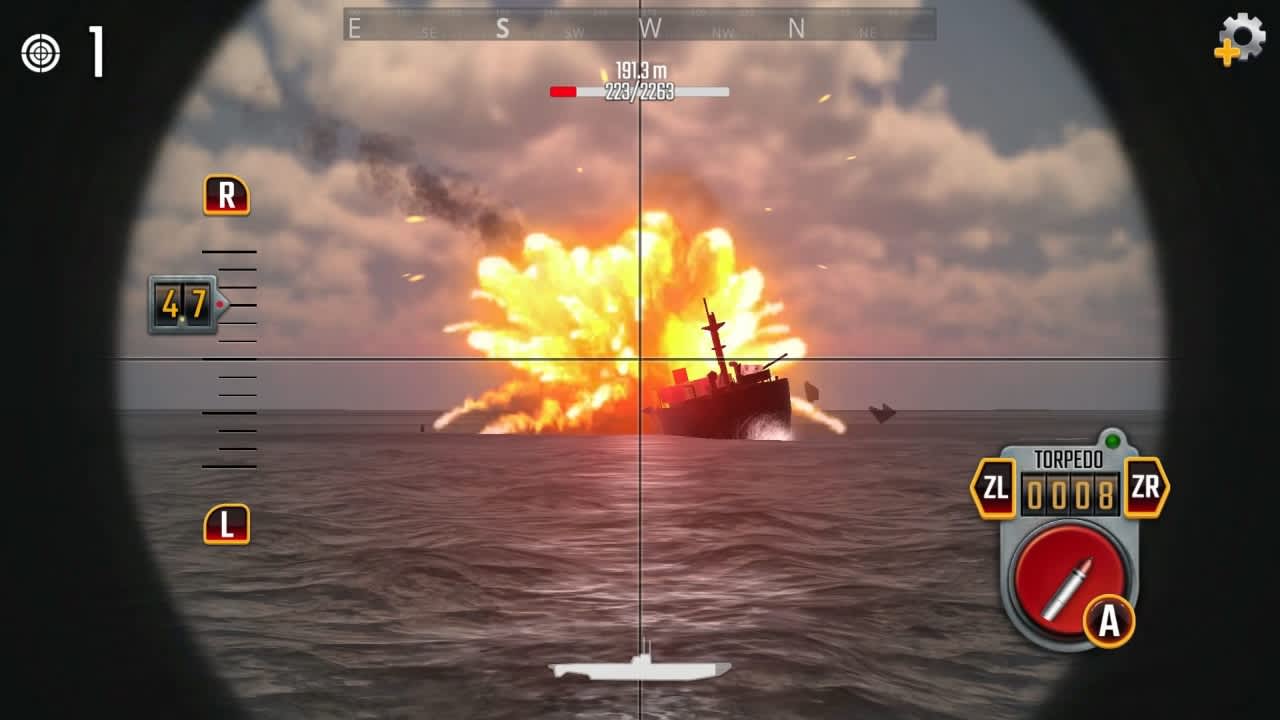Switch torpedo type using the ZL control
1280x720 pixels.
coord(994,487)
